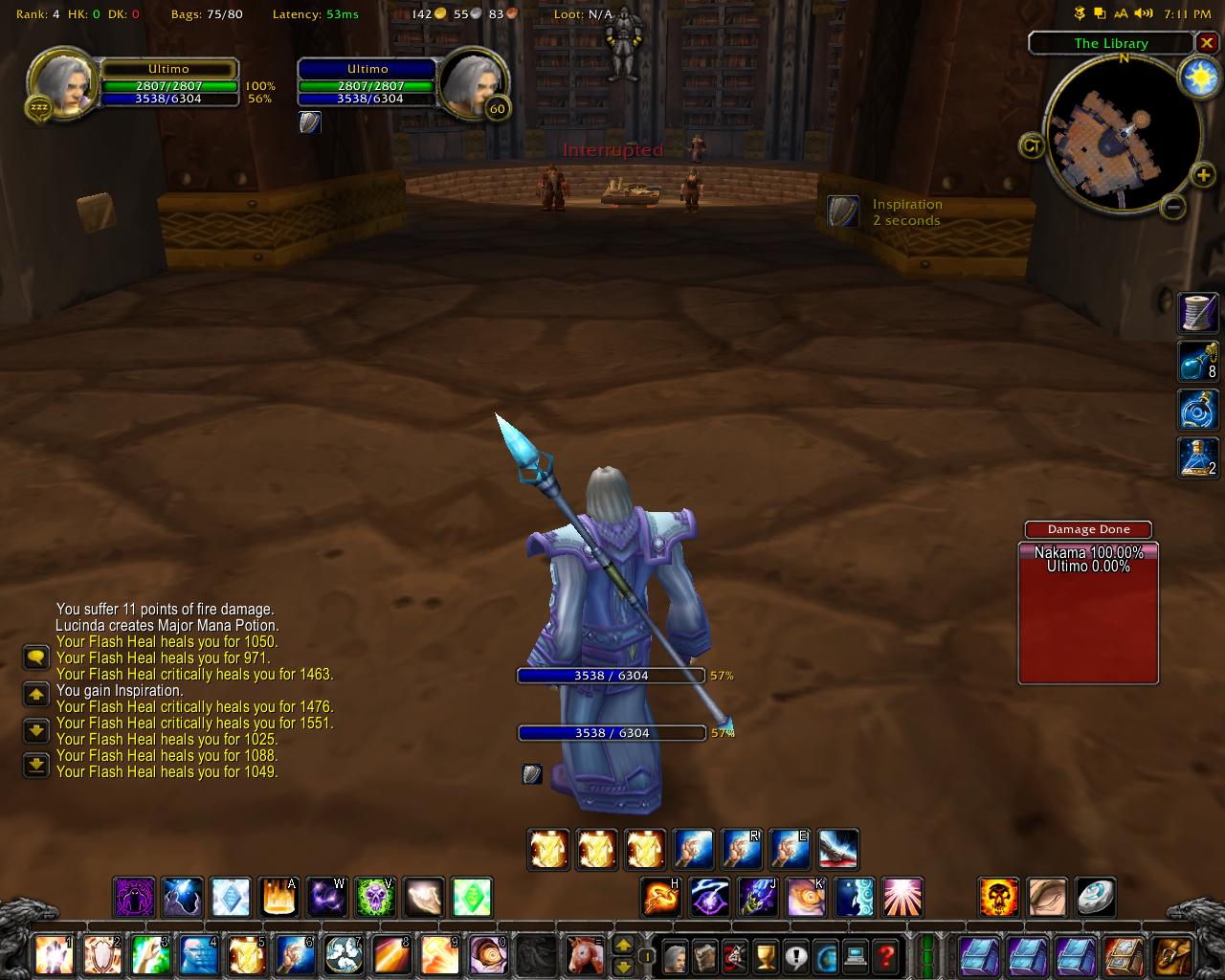Open the character info portrait micro button
Image resolution: width=1225 pixels, height=980 pixels.
point(676,955)
